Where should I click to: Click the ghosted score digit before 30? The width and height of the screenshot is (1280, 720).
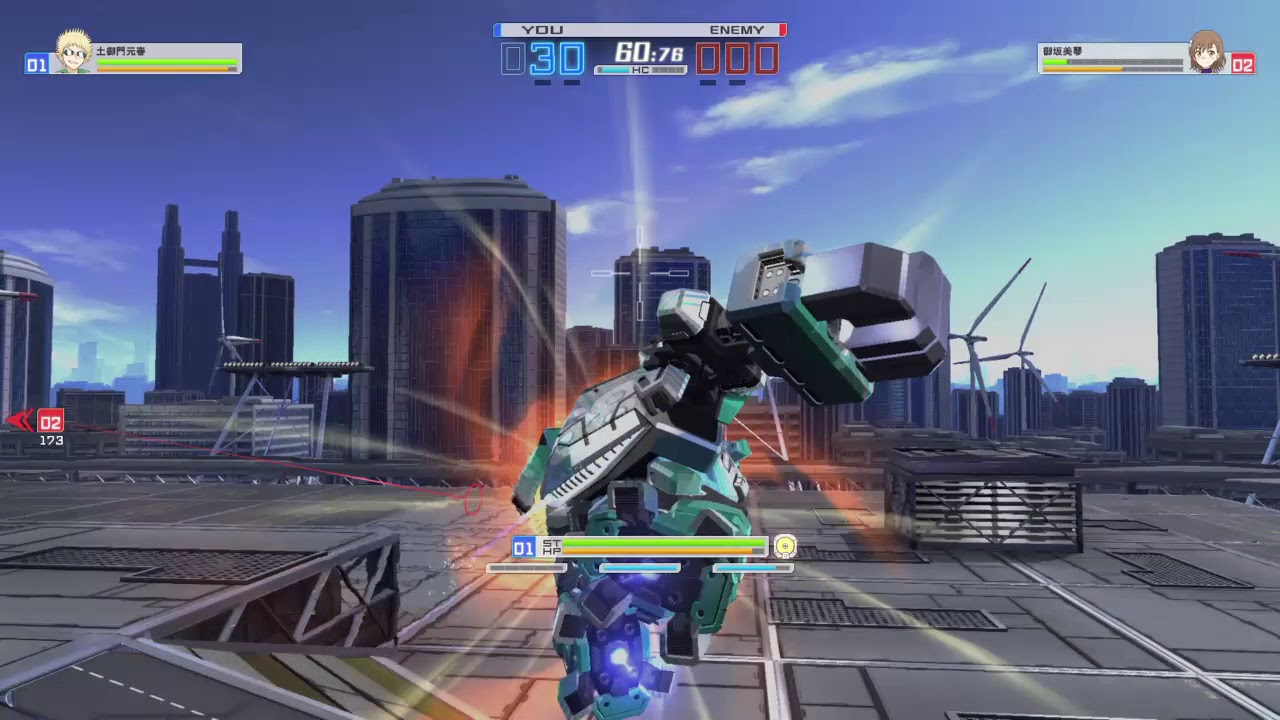(x=512, y=58)
